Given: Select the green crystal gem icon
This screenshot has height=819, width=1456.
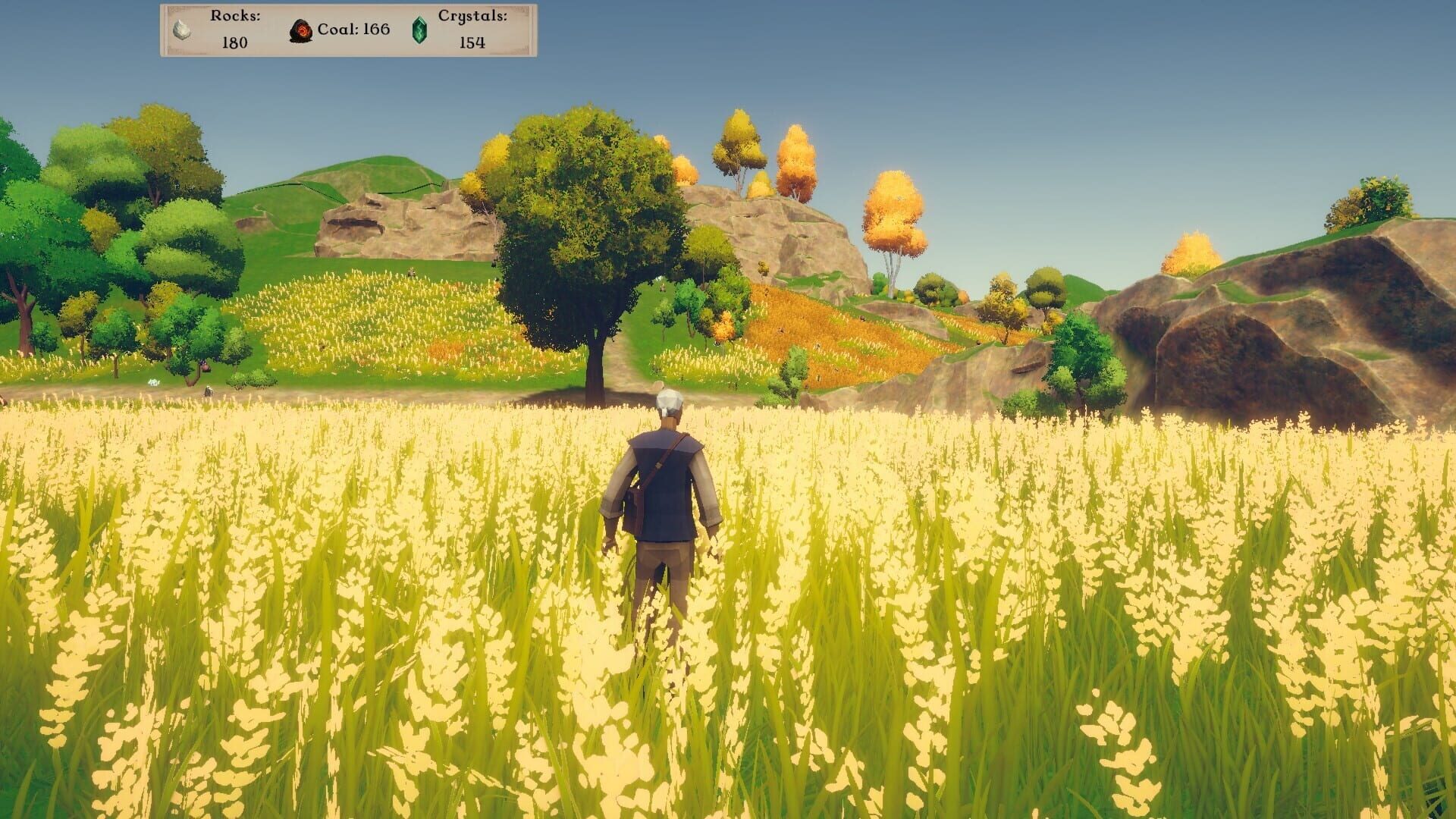Looking at the screenshot, I should click(x=419, y=31).
